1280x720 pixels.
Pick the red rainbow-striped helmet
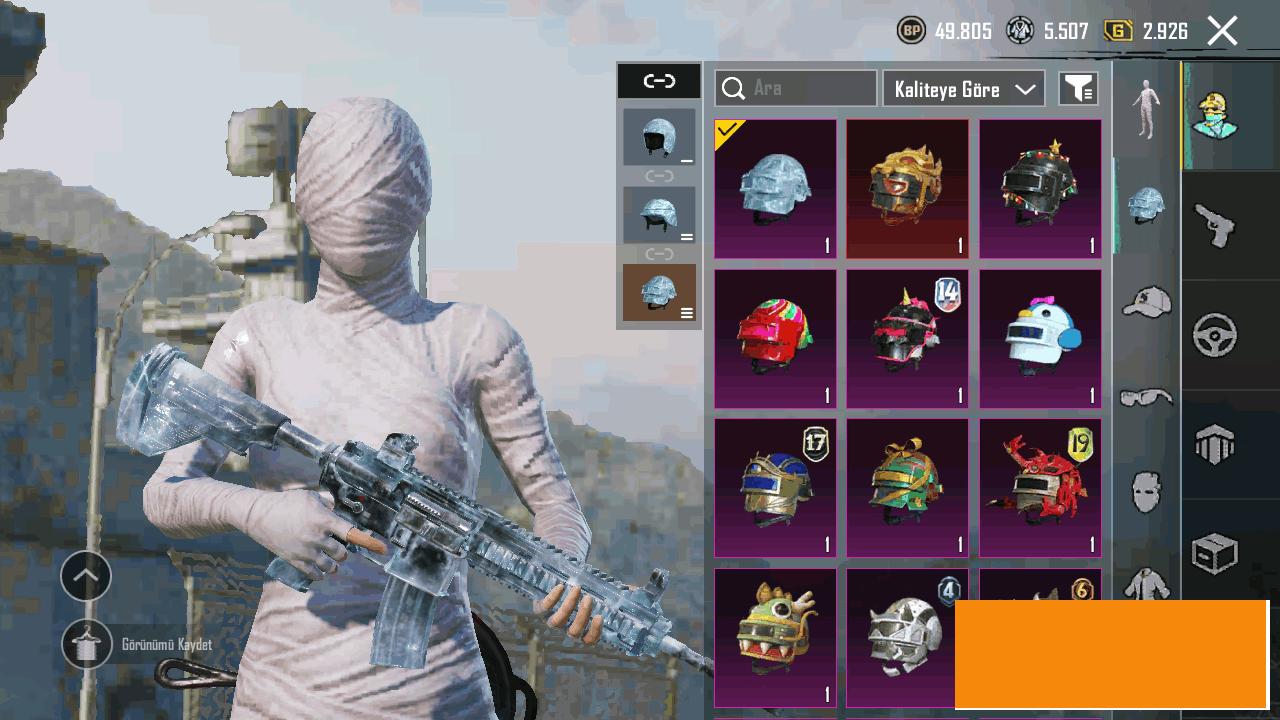coord(775,339)
